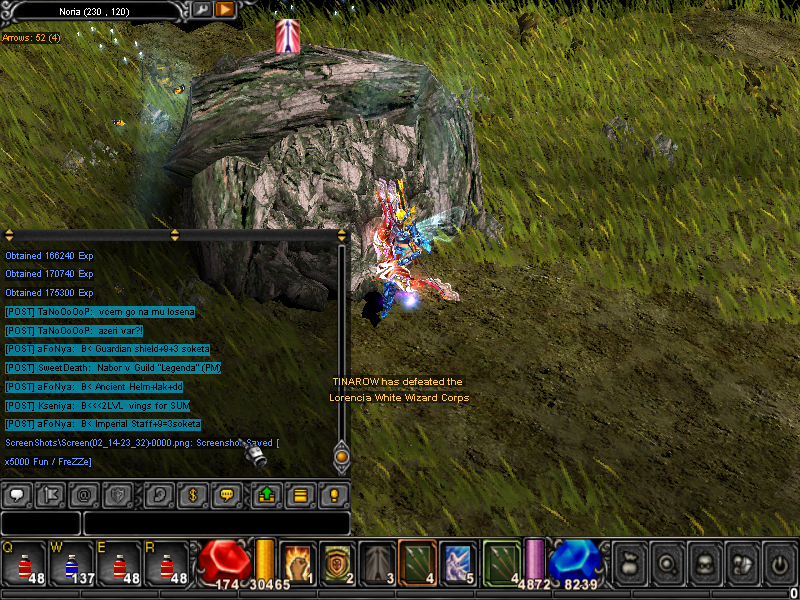This screenshot has width=800, height=600.
Task: Click the chat window scrollbar
Action: coord(341,340)
